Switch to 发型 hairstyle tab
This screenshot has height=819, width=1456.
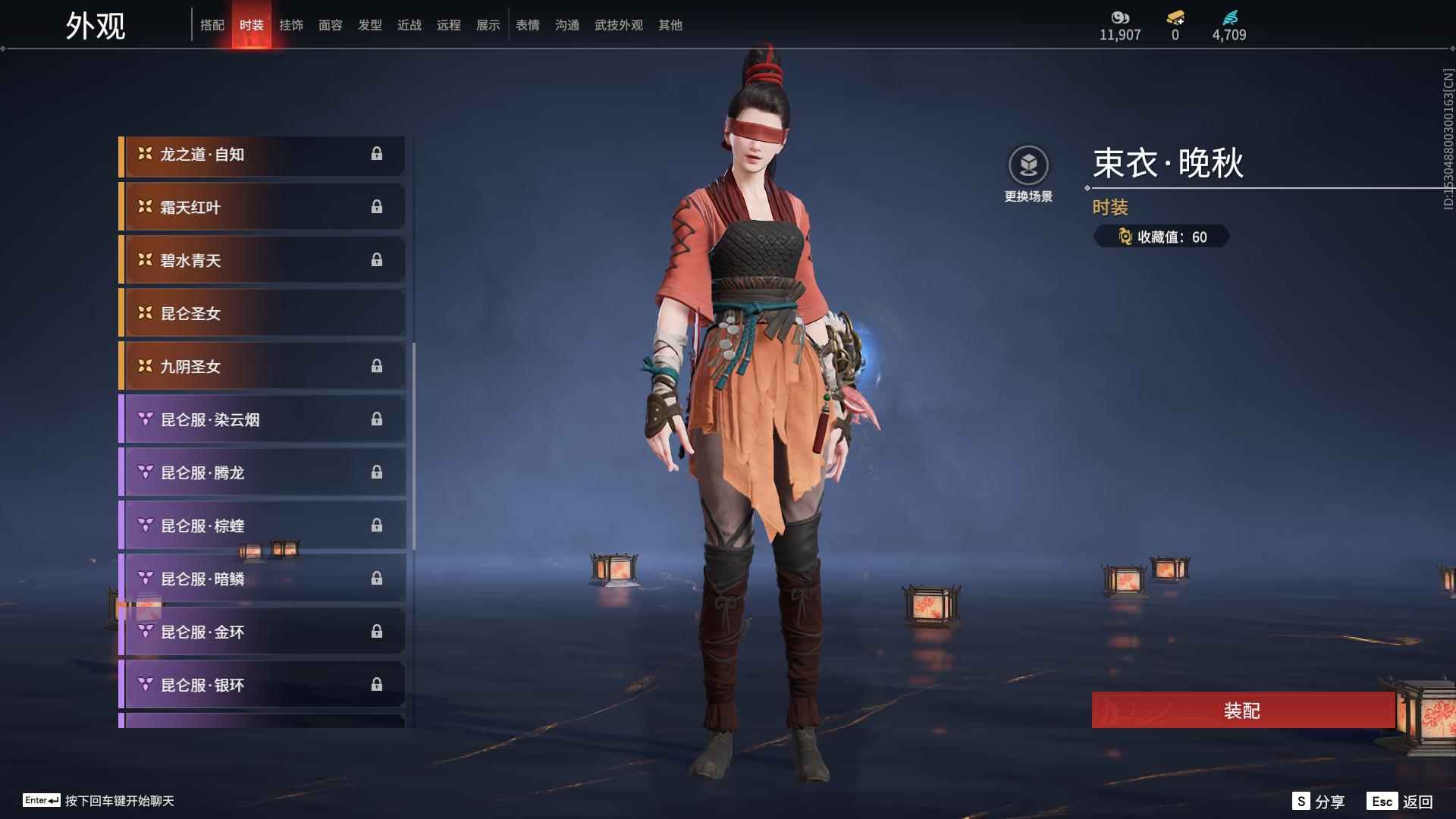coord(370,25)
